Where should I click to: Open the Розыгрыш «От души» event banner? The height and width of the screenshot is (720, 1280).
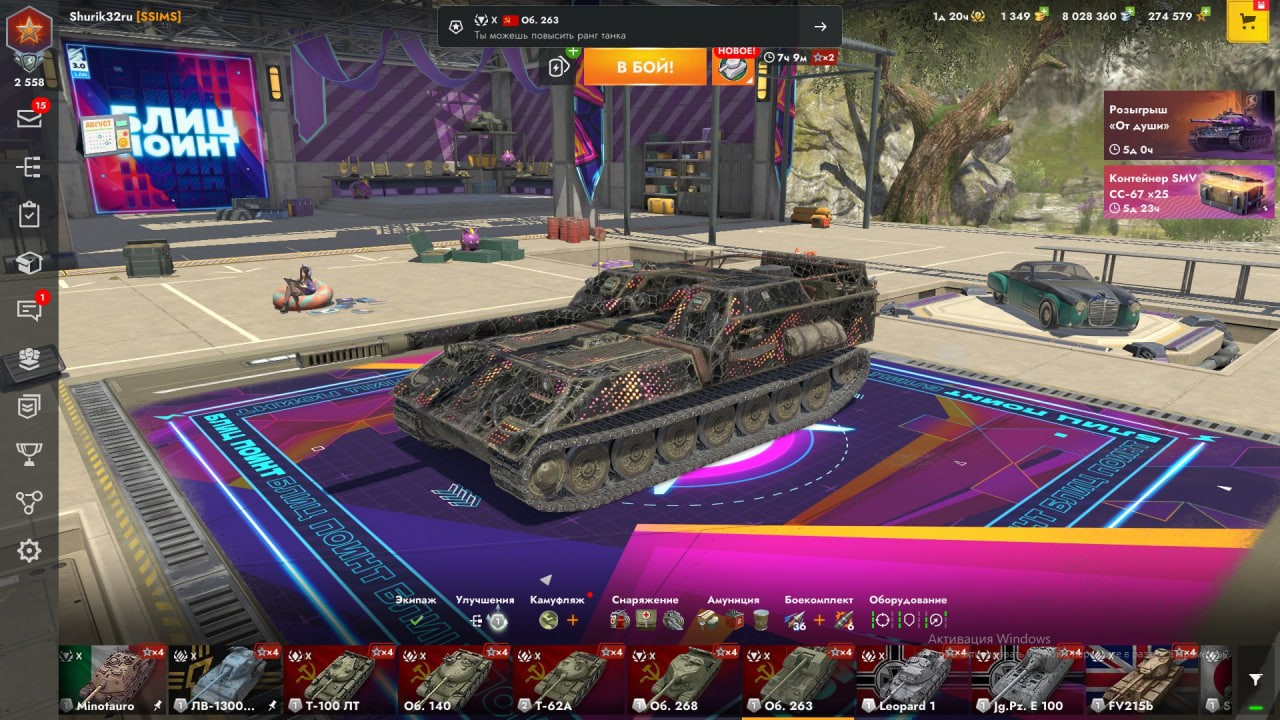pos(1189,125)
